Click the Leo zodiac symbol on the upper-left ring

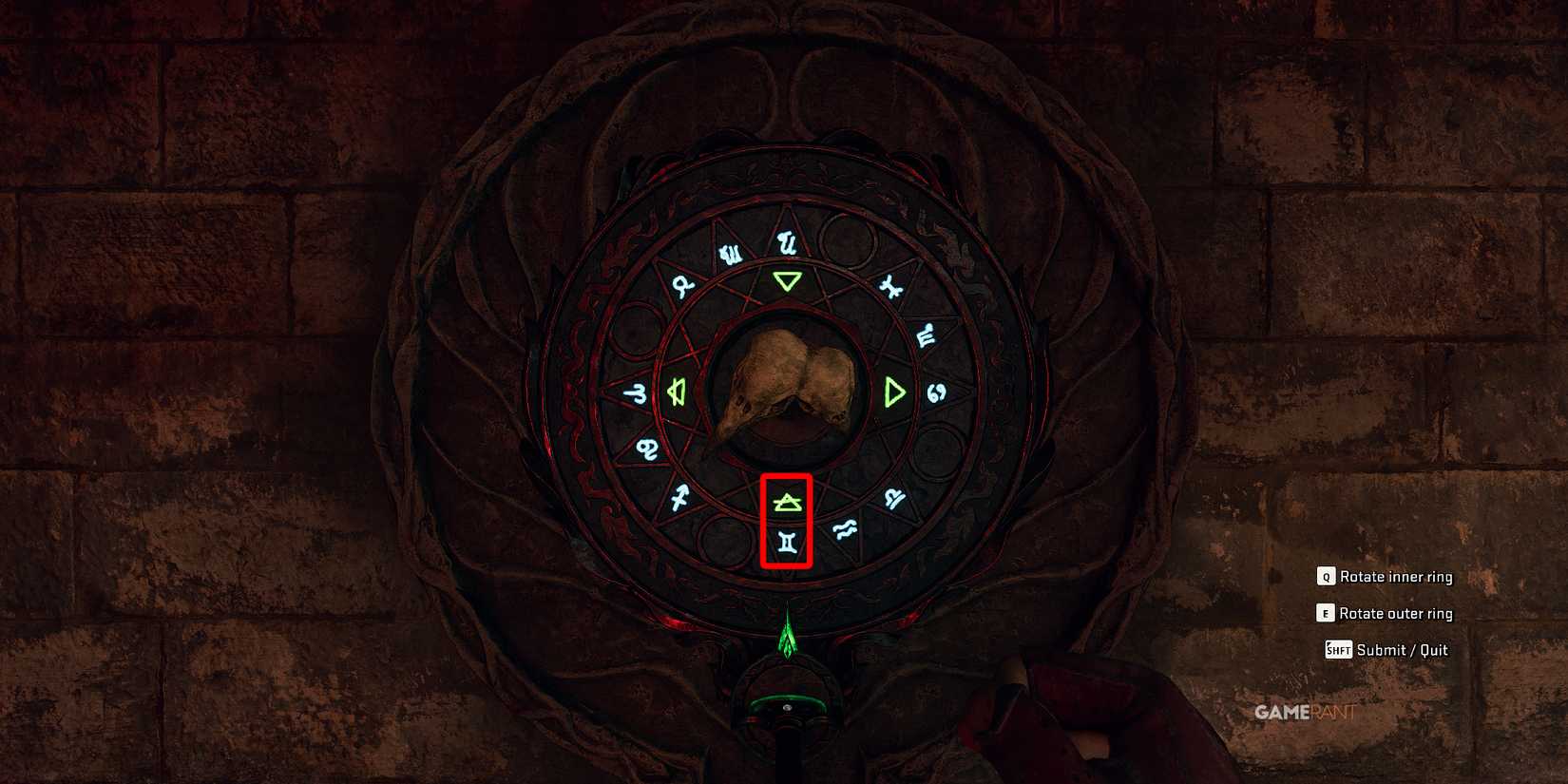coord(683,284)
